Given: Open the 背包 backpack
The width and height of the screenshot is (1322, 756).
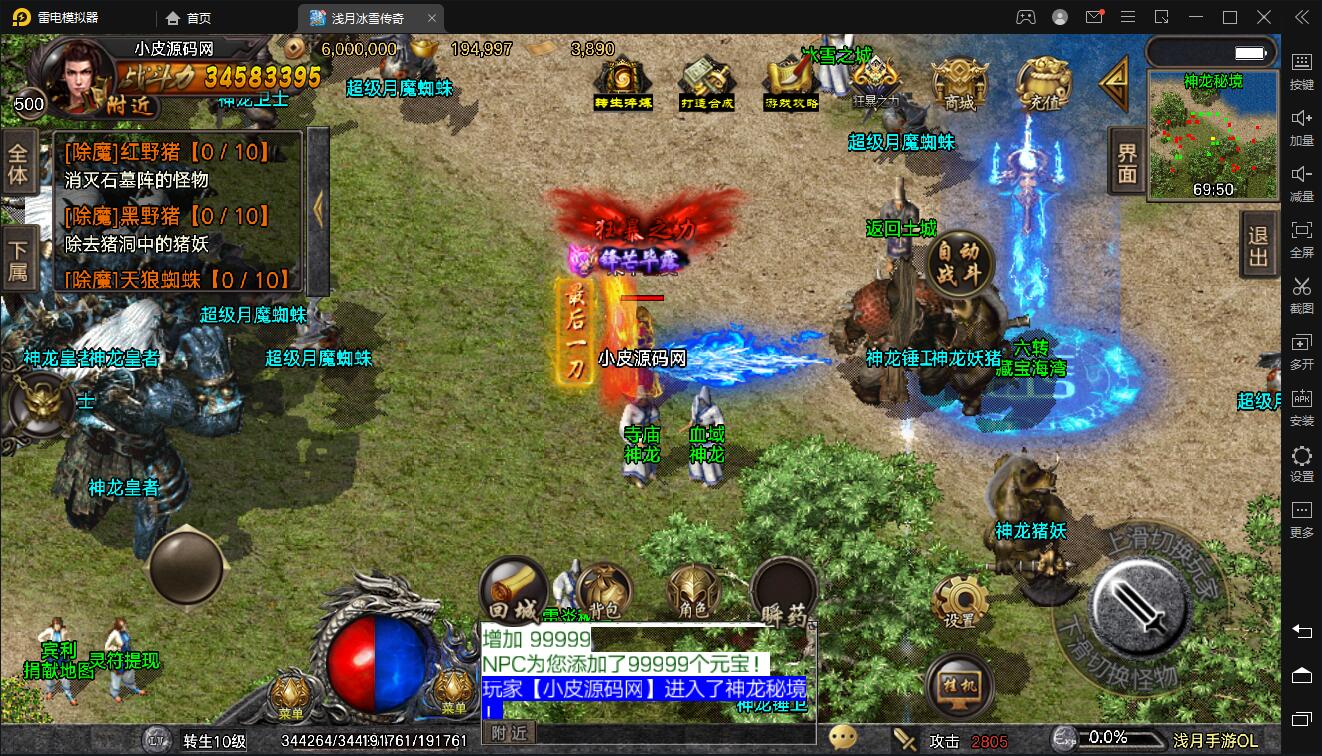Looking at the screenshot, I should [603, 592].
